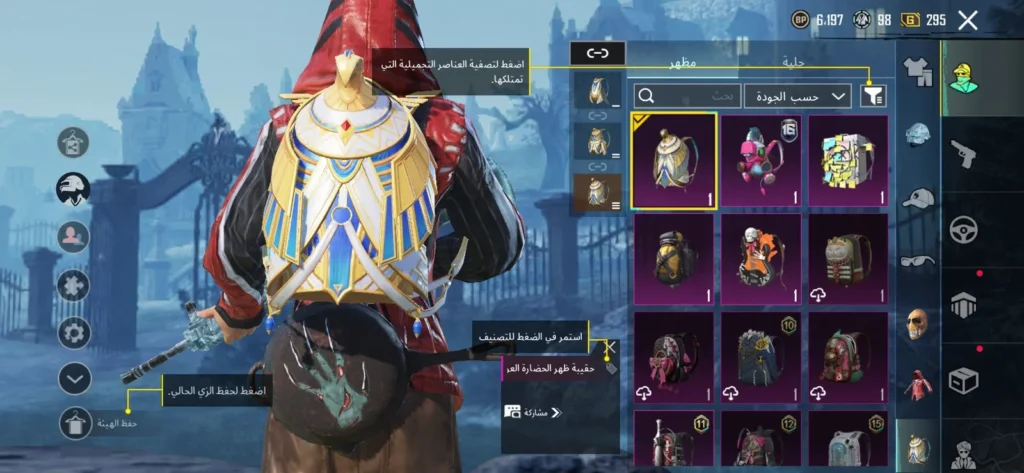Switch to the pistol weapons section
1024x473 pixels.
point(965,153)
